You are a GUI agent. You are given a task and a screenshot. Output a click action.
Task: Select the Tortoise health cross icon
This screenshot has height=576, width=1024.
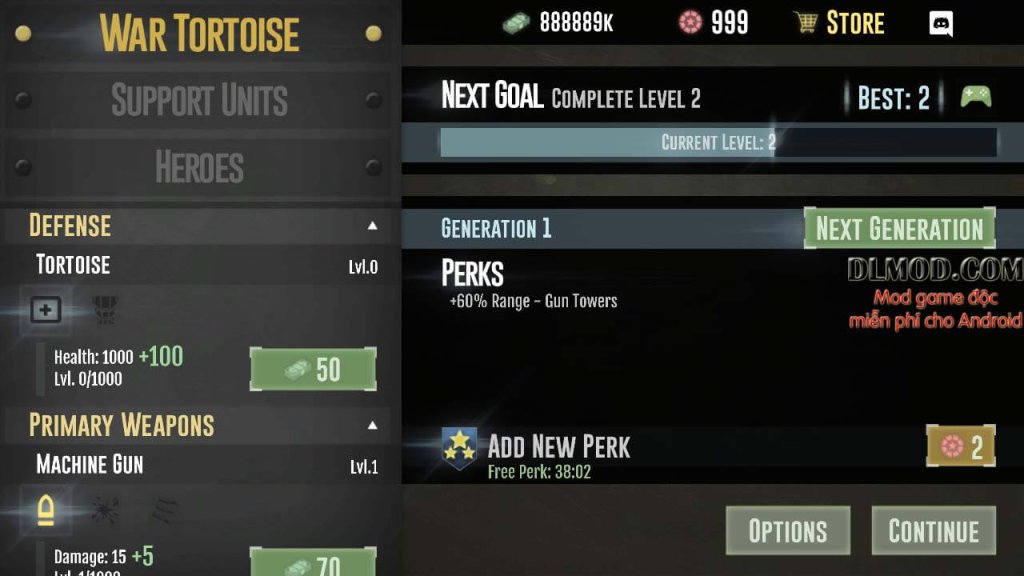[45, 310]
